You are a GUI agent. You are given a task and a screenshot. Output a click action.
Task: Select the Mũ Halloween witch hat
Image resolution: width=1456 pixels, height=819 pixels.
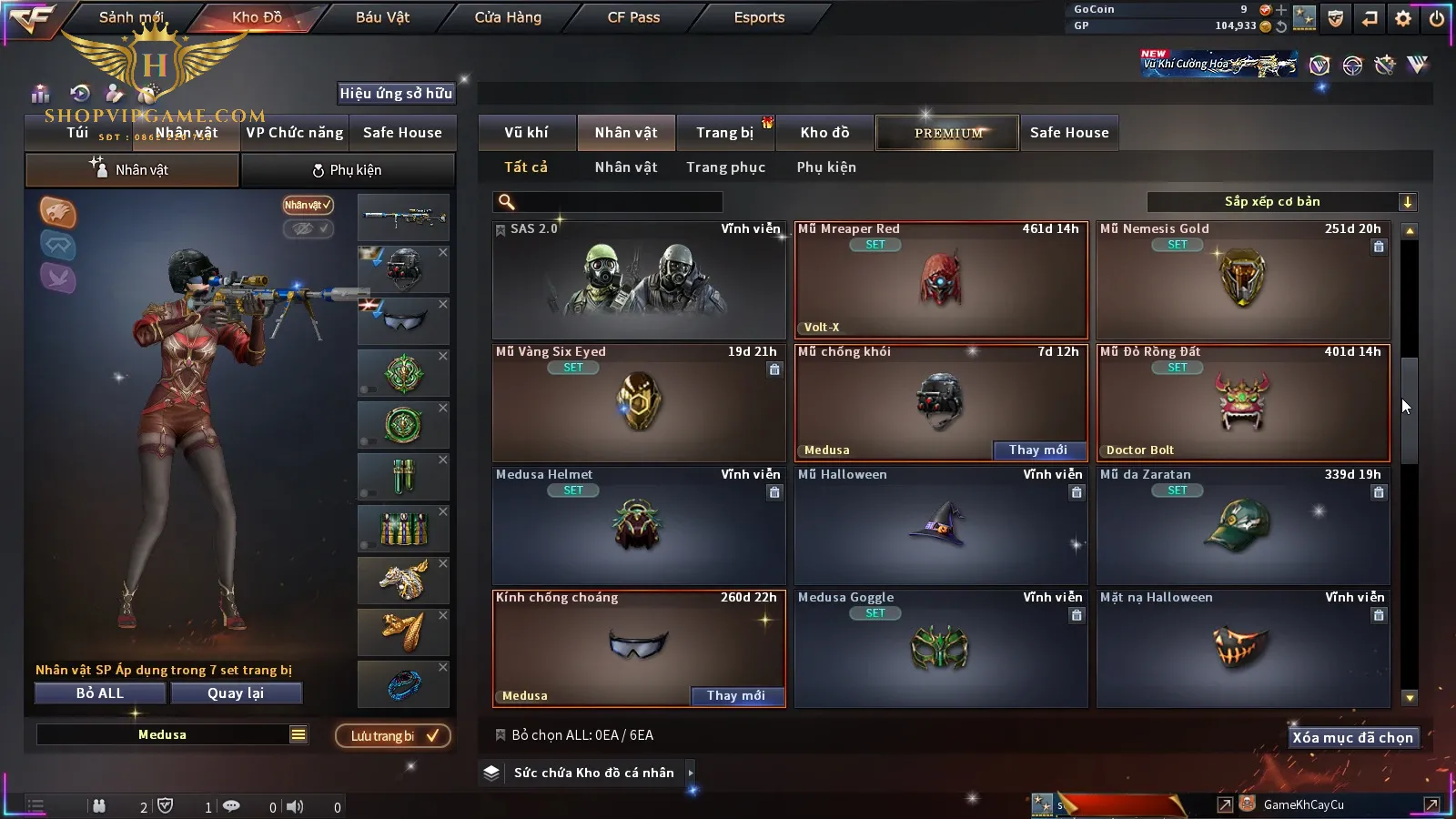[940, 526]
